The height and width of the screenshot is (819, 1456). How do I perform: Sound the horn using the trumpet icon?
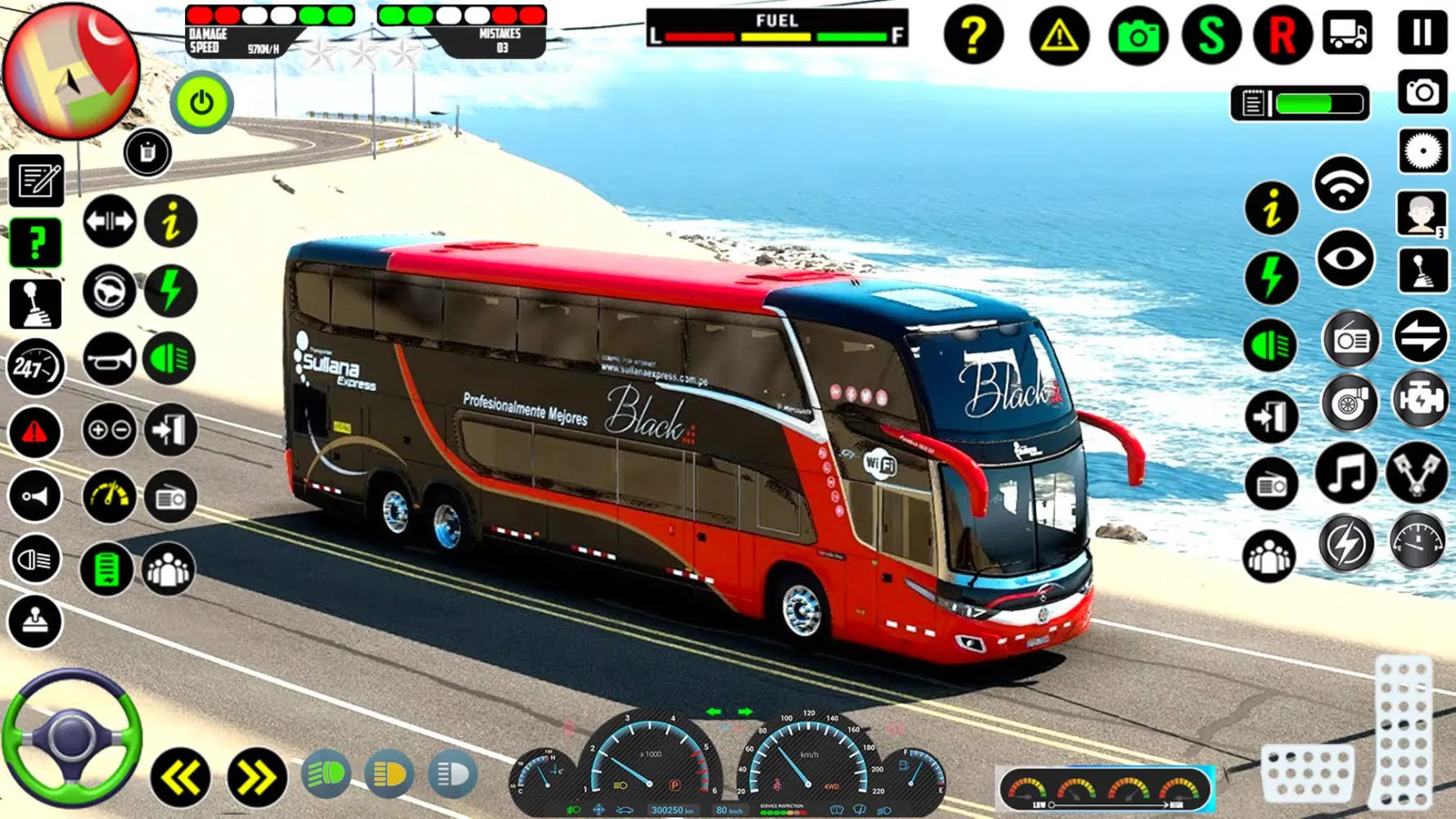[109, 359]
